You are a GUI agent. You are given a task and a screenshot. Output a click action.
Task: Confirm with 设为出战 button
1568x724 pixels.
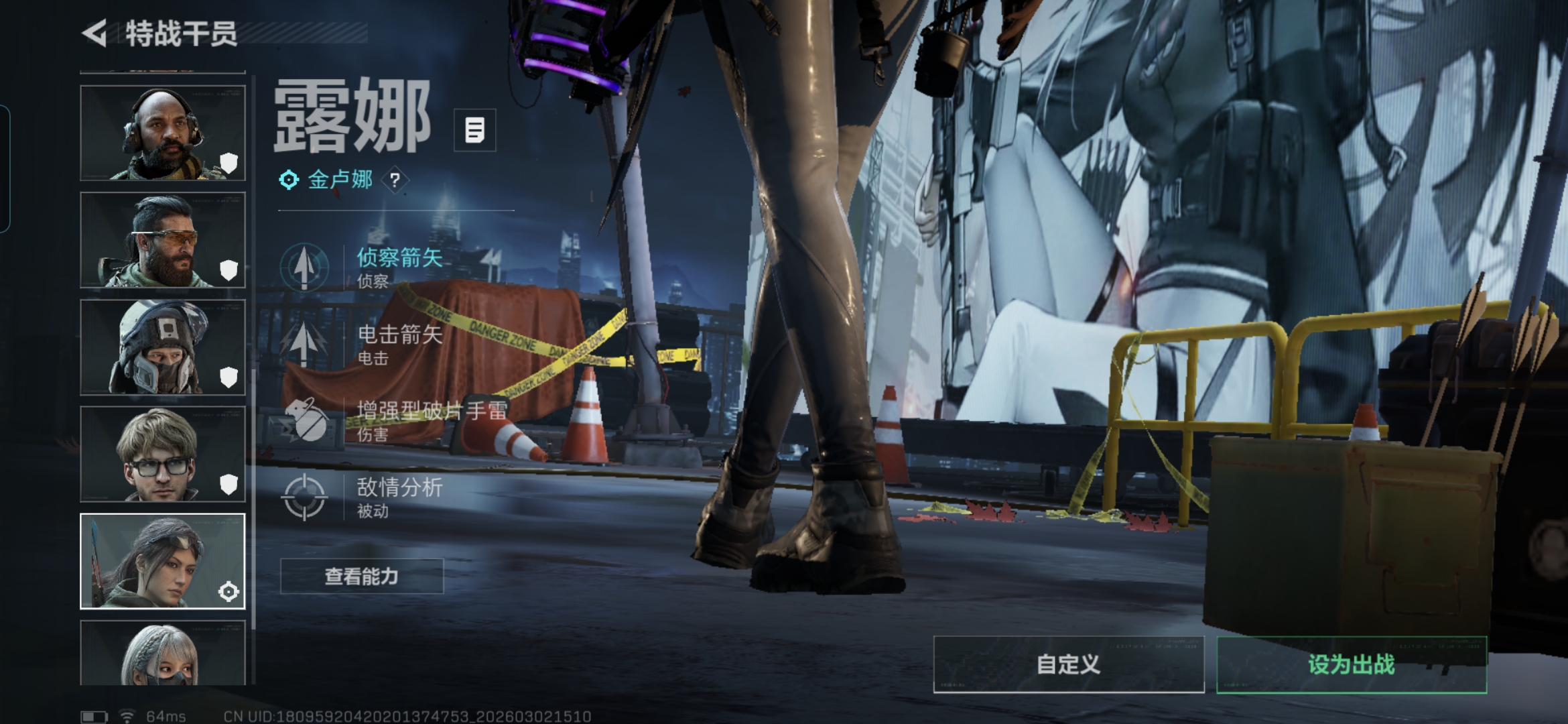coord(1352,664)
